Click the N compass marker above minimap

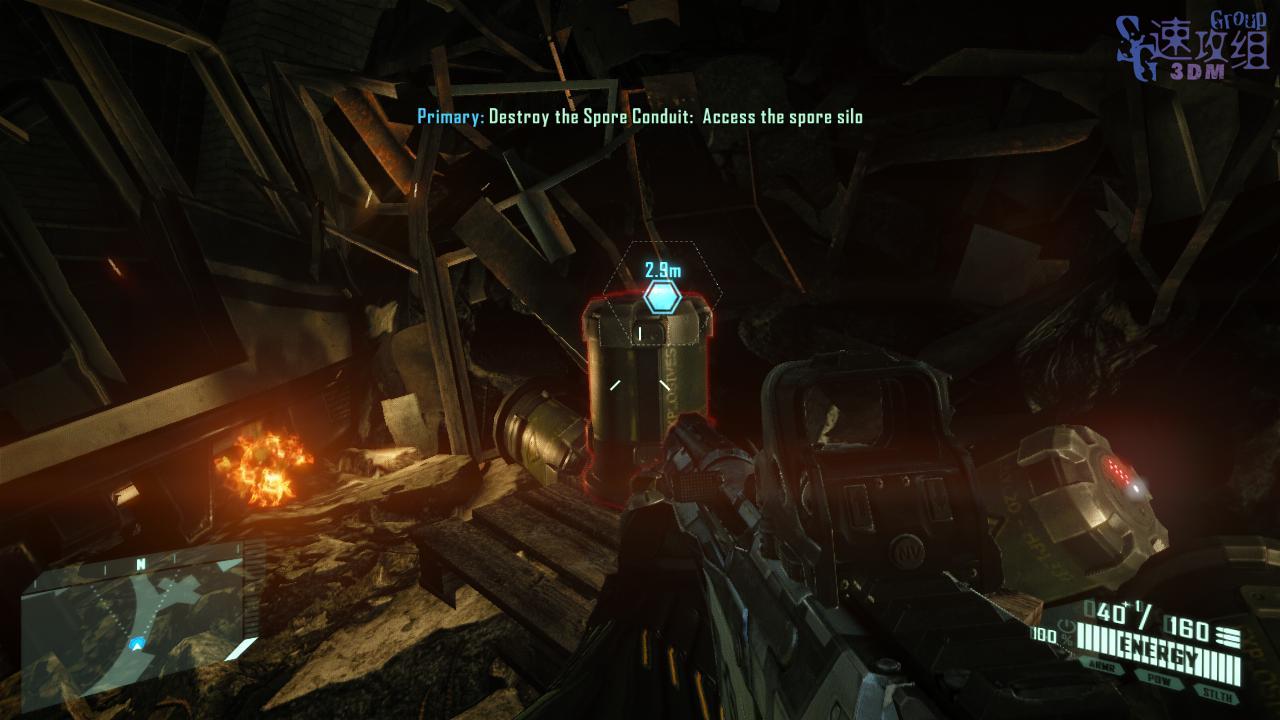(141, 565)
